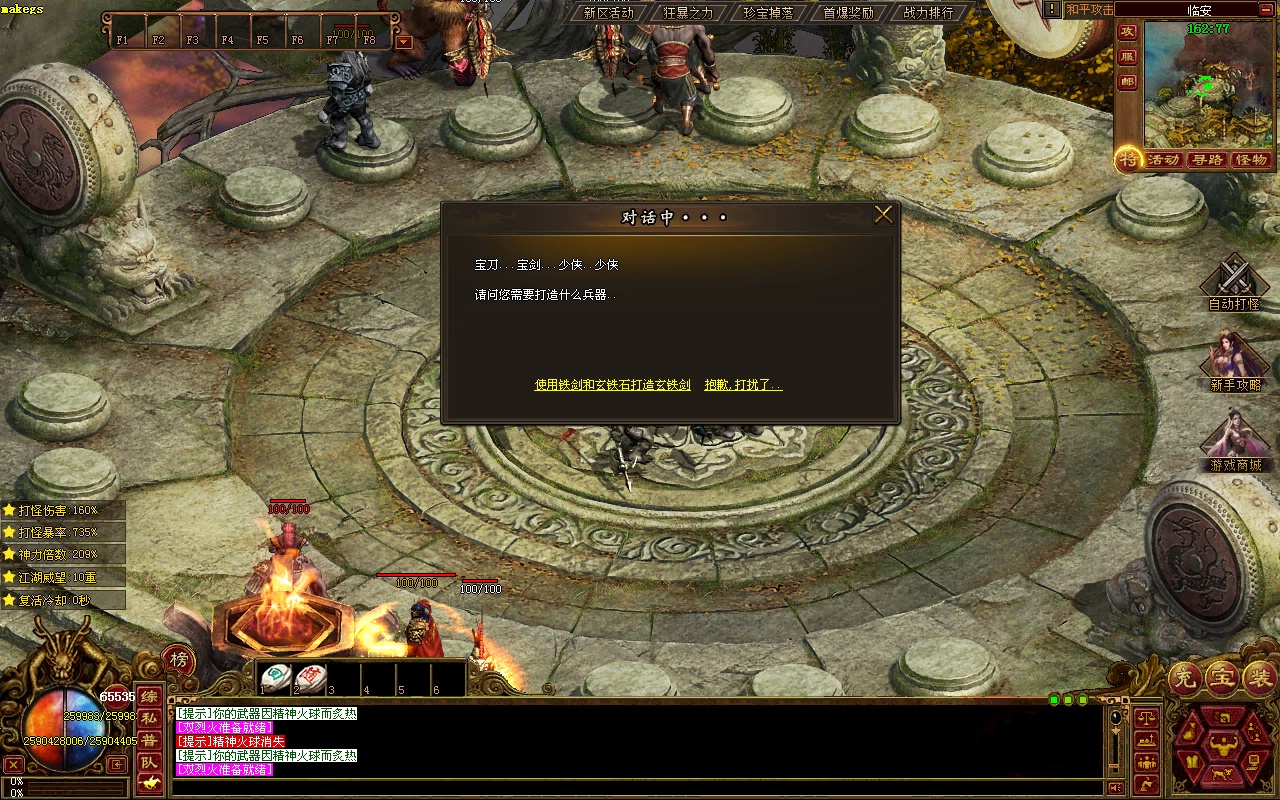Open the 新手攻略 beginner guide

coord(1235,362)
